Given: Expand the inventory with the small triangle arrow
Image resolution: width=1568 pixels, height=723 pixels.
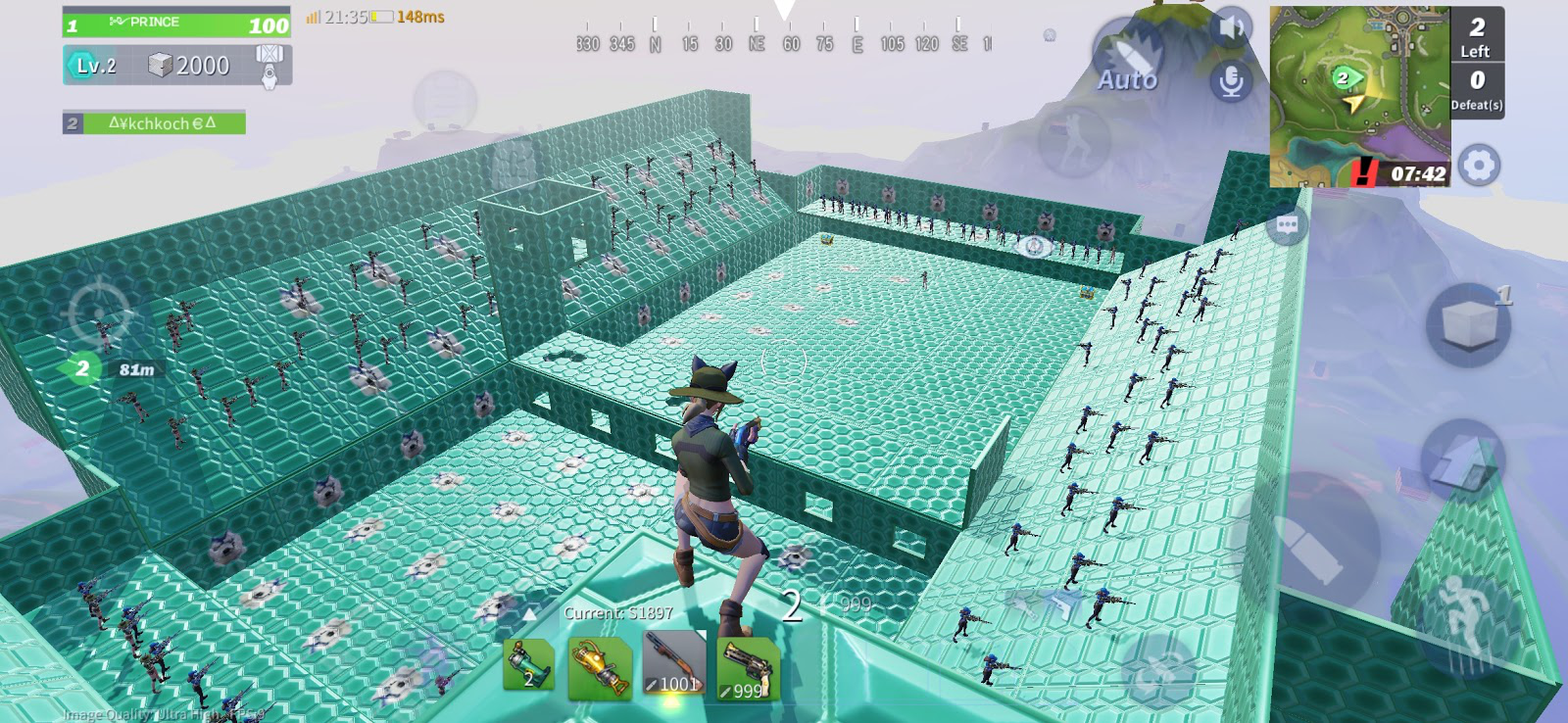Looking at the screenshot, I should pyautogui.click(x=529, y=614).
